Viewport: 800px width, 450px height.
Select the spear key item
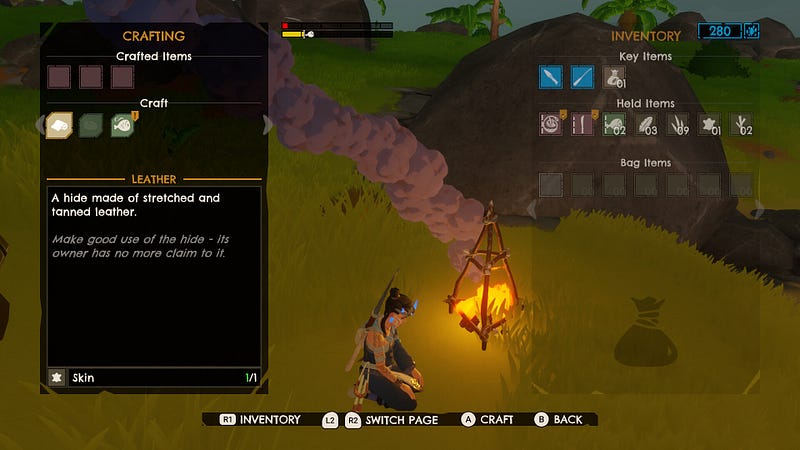pos(582,77)
